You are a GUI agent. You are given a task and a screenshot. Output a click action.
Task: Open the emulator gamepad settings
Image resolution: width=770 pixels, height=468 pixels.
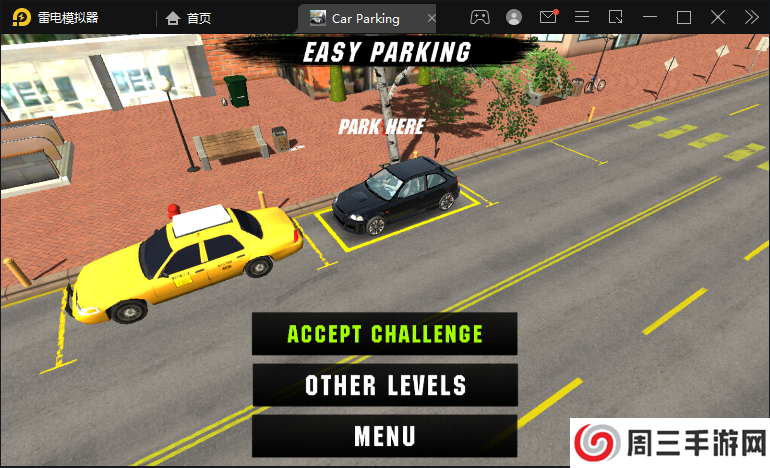480,17
